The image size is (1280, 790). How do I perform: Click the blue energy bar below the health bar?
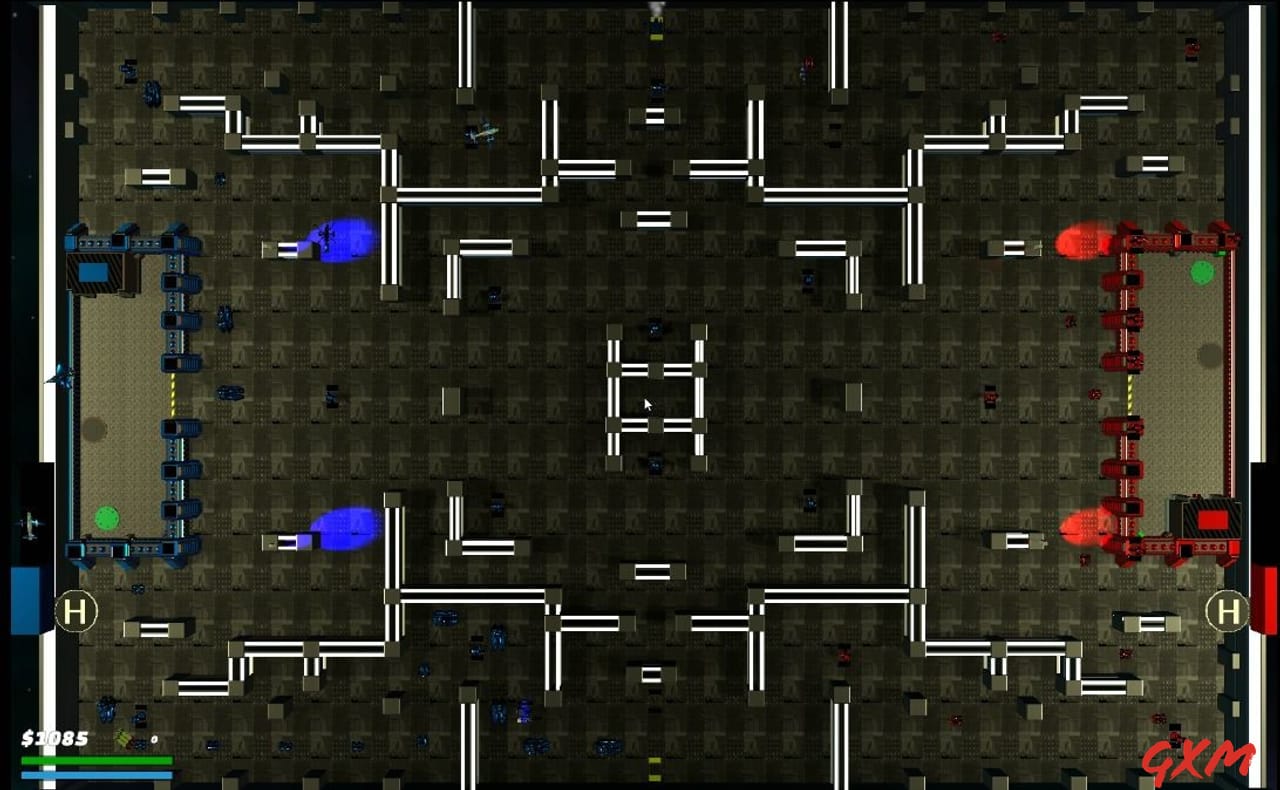(x=100, y=774)
